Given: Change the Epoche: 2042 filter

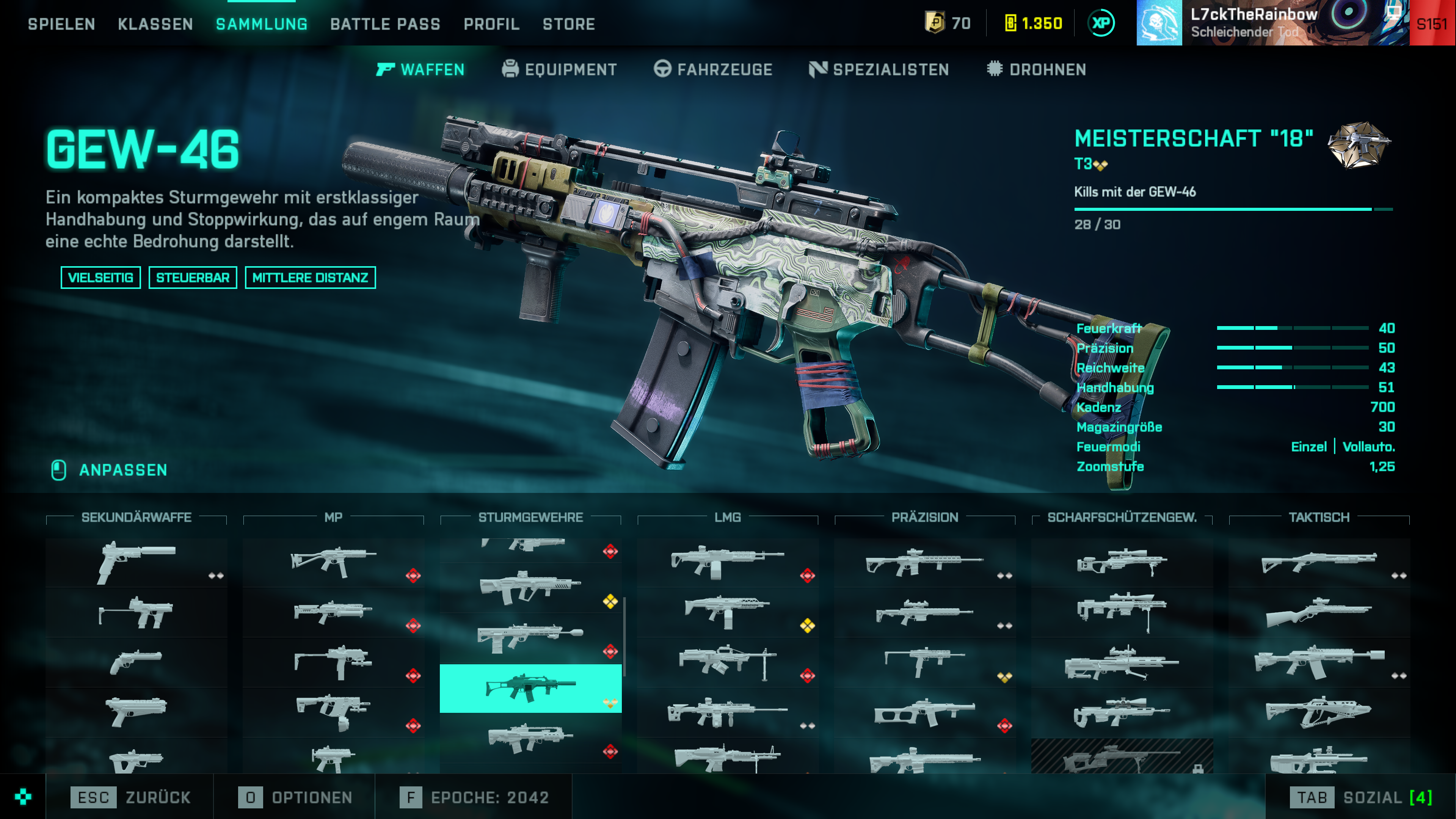Looking at the screenshot, I should point(474,797).
